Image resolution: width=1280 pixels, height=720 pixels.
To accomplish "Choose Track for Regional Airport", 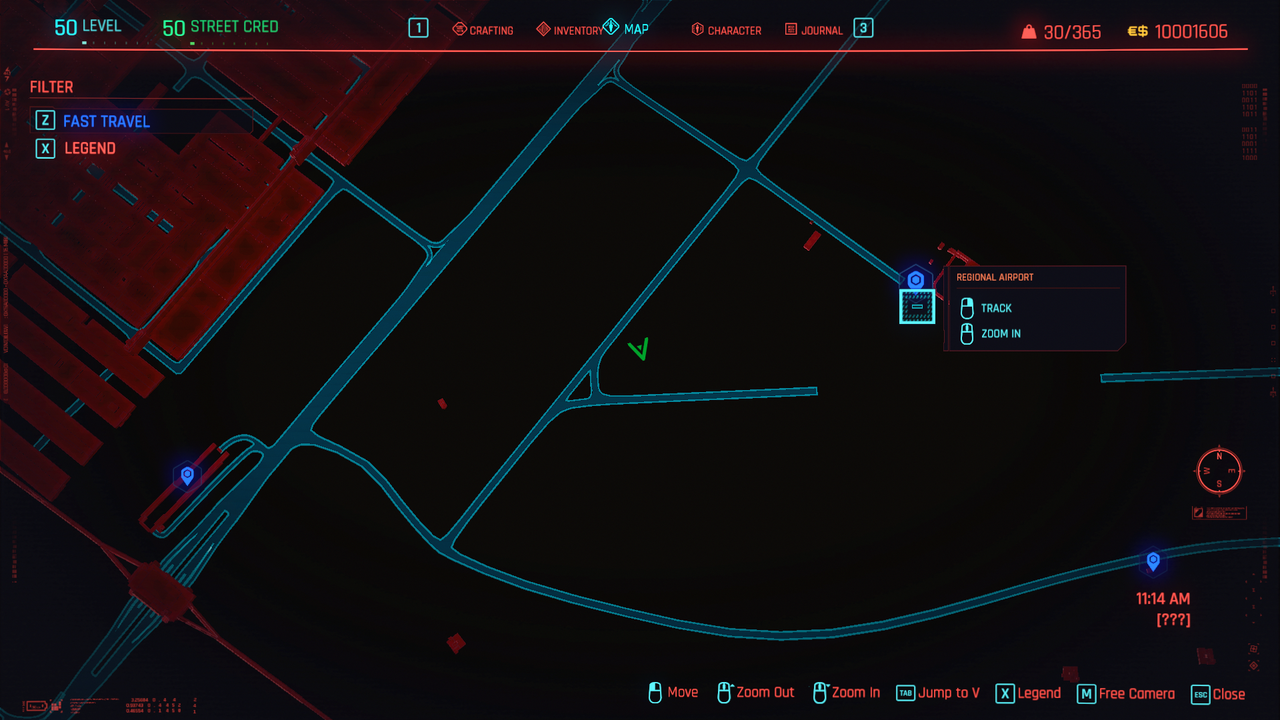I will point(996,308).
